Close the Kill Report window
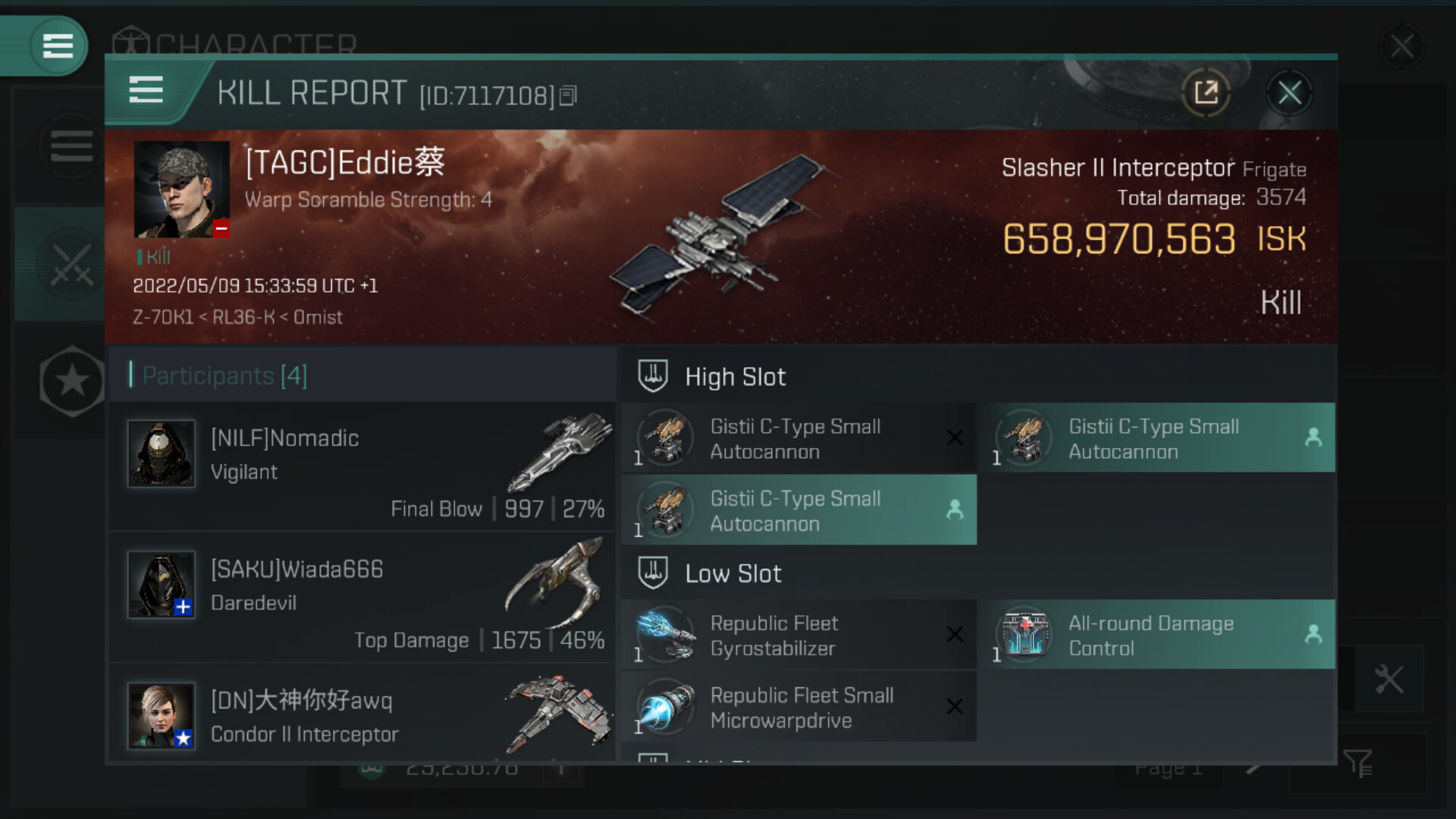The height and width of the screenshot is (819, 1456). click(x=1289, y=93)
